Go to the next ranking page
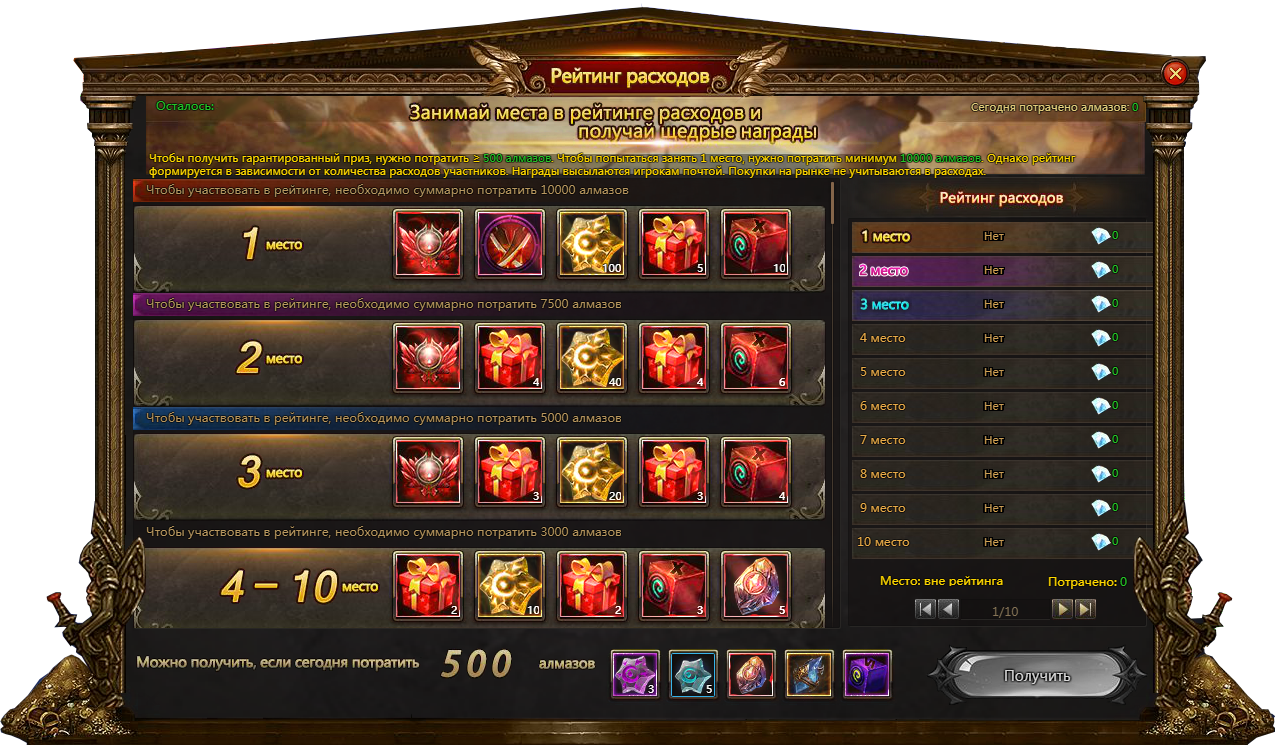Viewport: 1275px width, 745px height. [x=1062, y=609]
